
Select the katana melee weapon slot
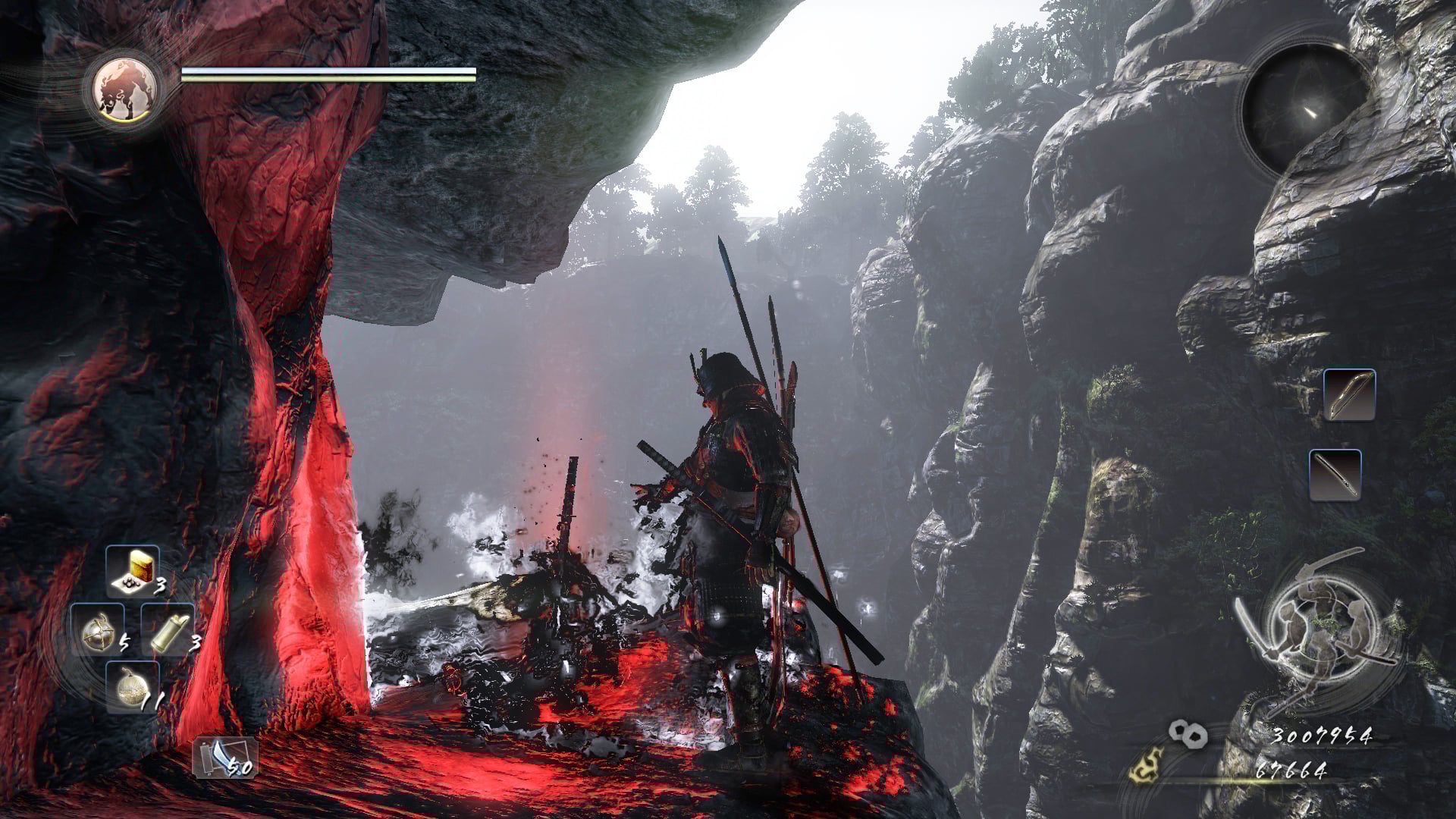click(x=1335, y=475)
